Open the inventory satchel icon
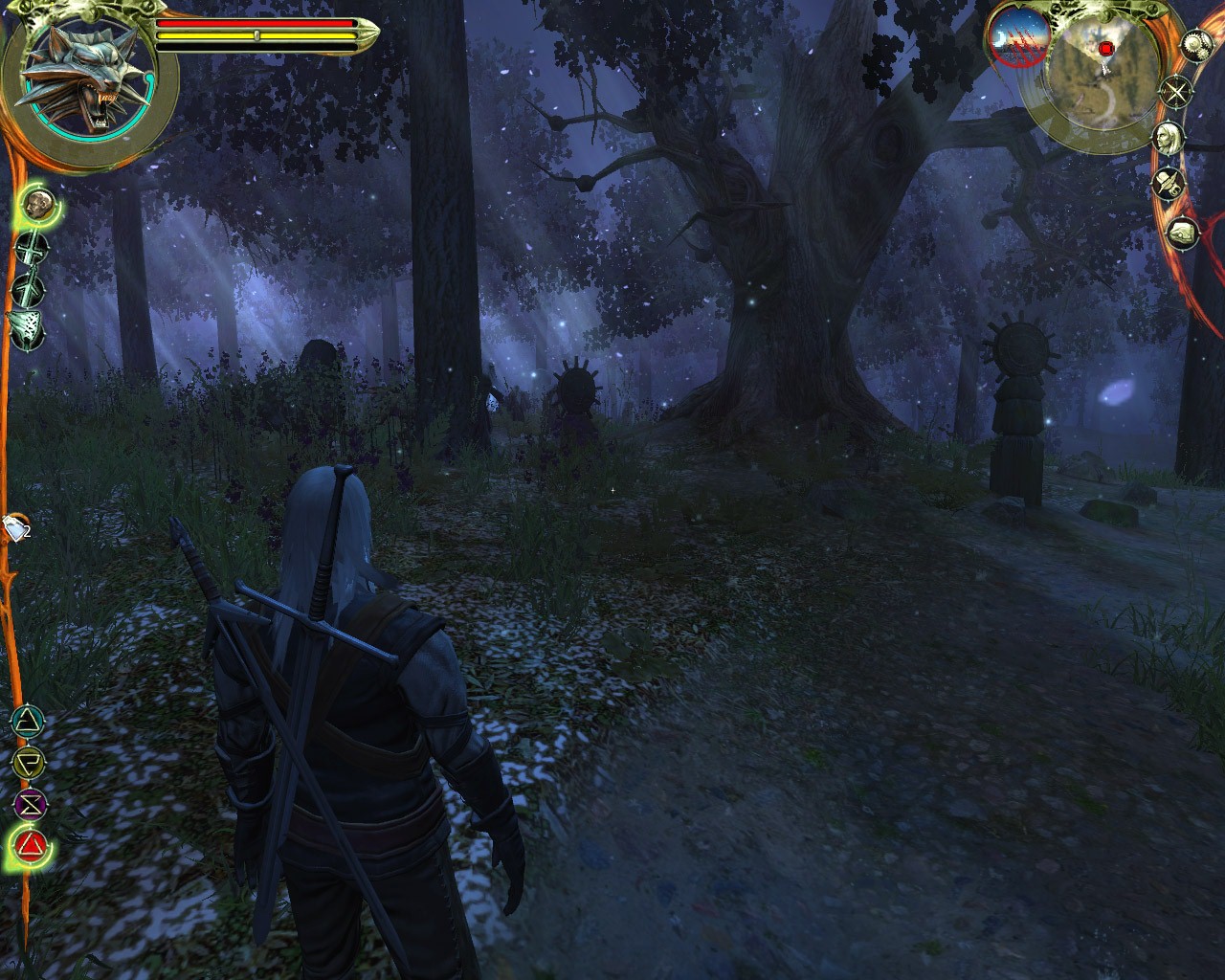Screen dimensions: 1225x980 pyautogui.click(x=1182, y=232)
